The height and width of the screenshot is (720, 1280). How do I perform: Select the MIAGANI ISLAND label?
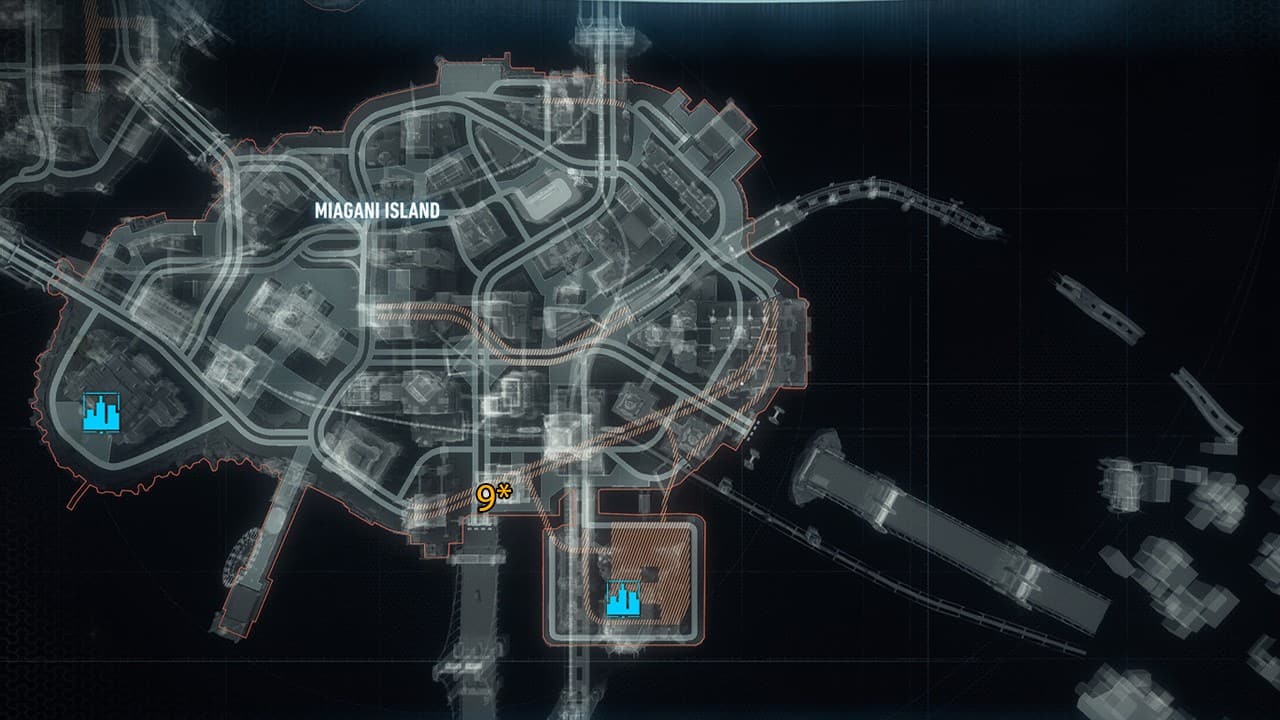(x=377, y=211)
